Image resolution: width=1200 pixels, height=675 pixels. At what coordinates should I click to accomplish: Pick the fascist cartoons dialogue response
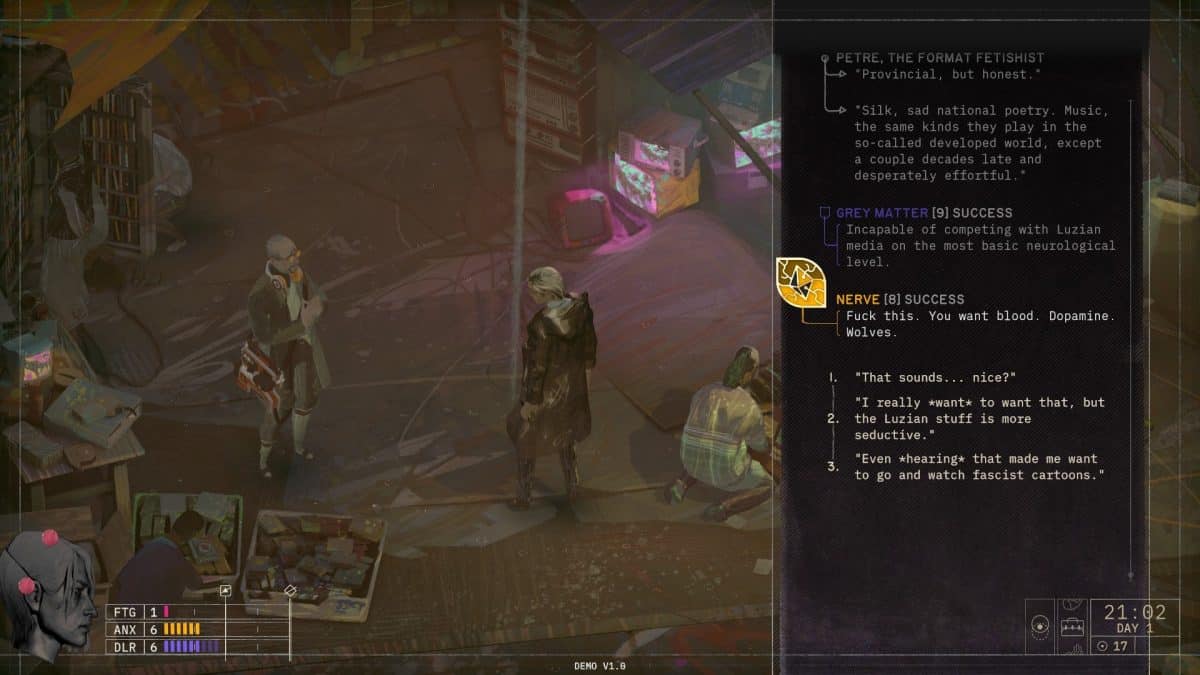click(978, 467)
